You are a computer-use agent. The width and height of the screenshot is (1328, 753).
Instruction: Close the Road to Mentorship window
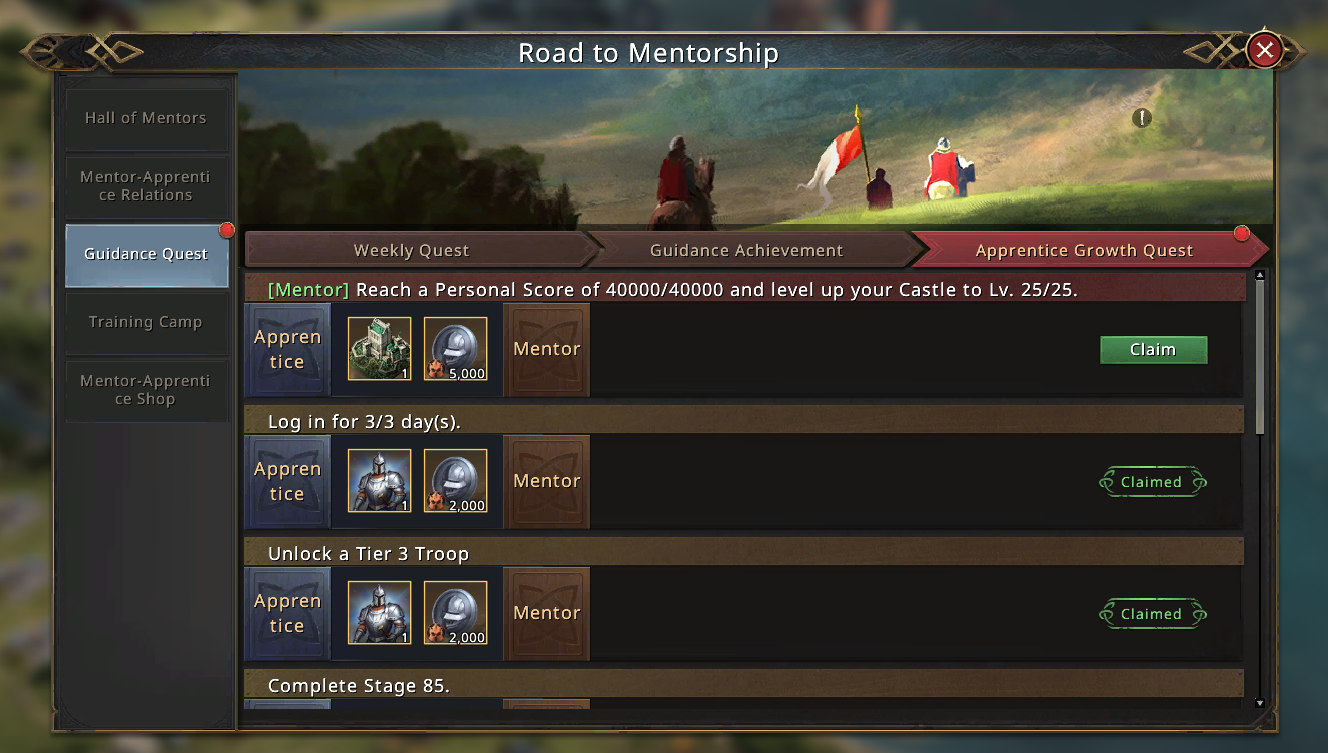pos(1265,50)
